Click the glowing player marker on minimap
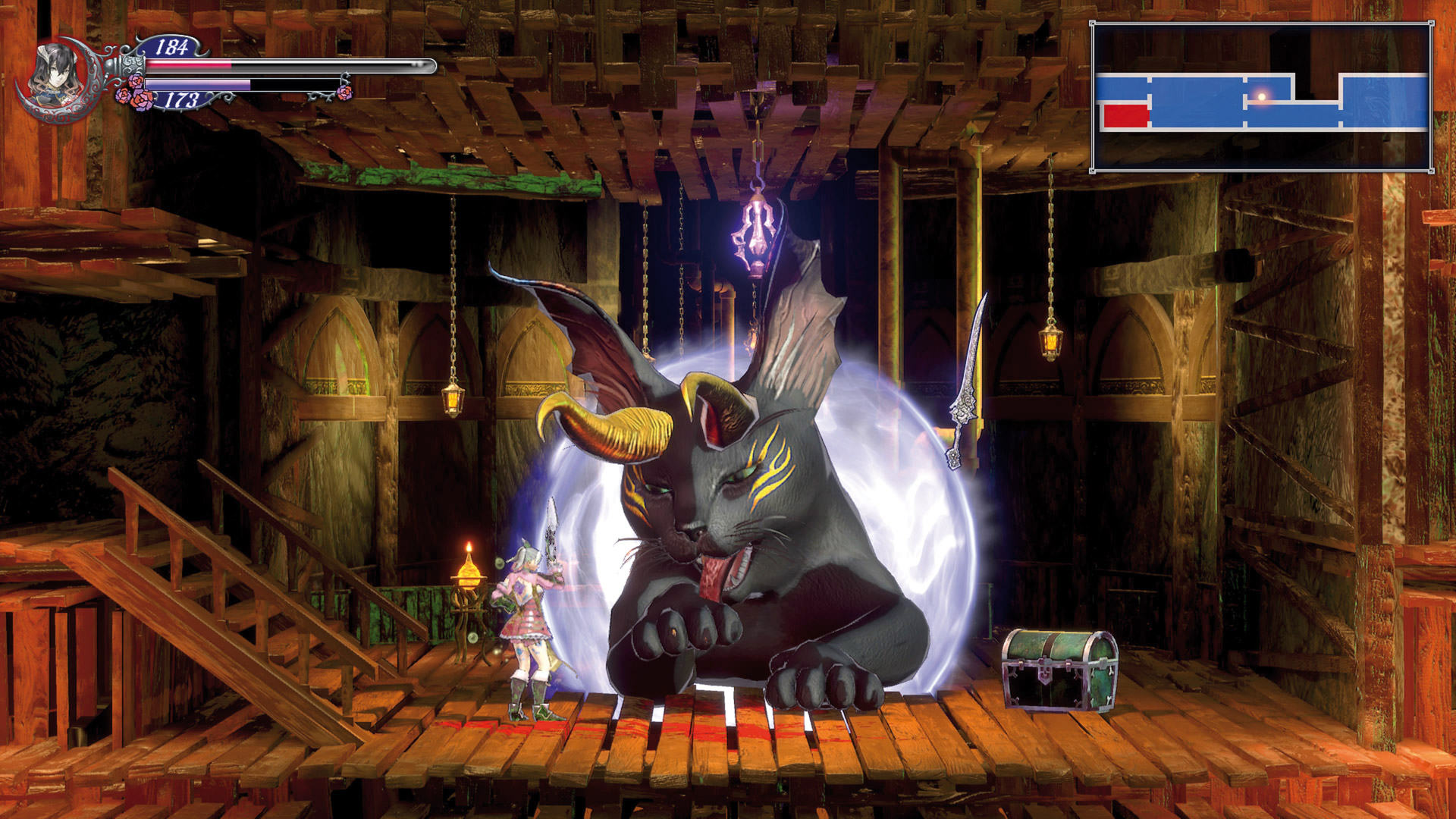The image size is (1456, 819). (x=1262, y=96)
